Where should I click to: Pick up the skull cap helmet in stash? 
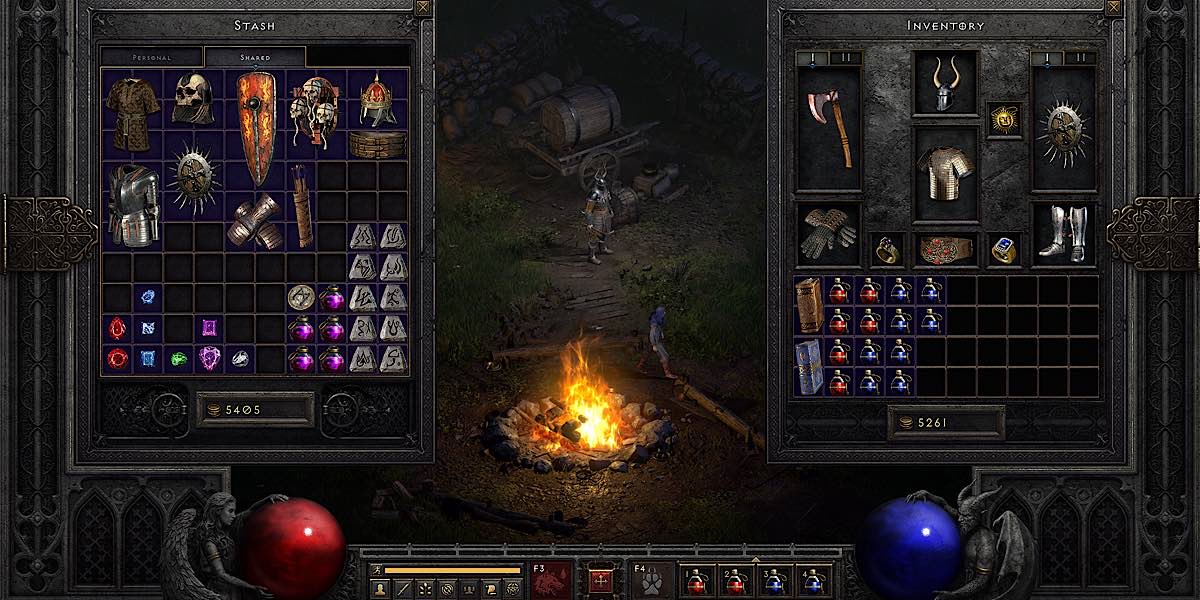(192, 98)
